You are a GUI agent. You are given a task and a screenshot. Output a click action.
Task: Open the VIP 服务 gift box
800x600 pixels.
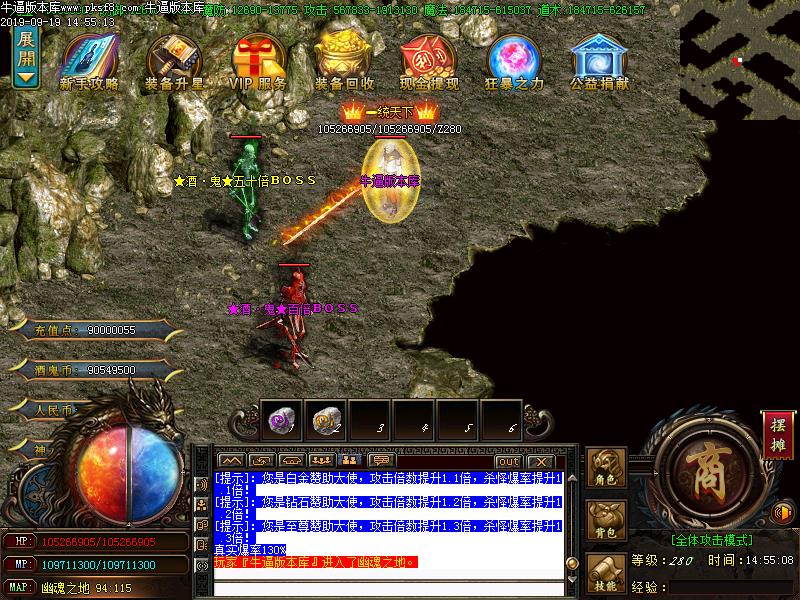[x=258, y=62]
